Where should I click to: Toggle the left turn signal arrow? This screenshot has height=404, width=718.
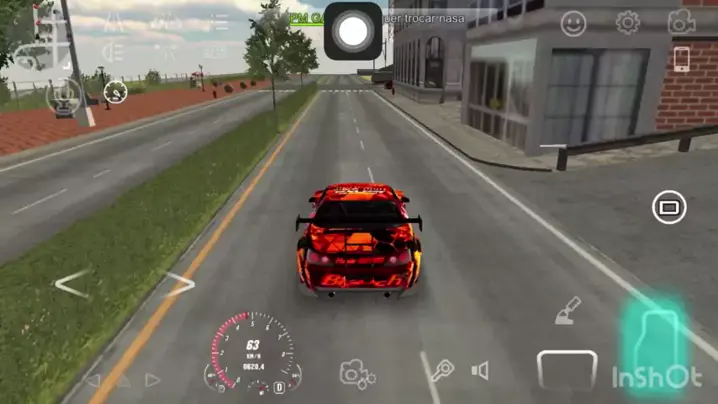tap(93, 380)
